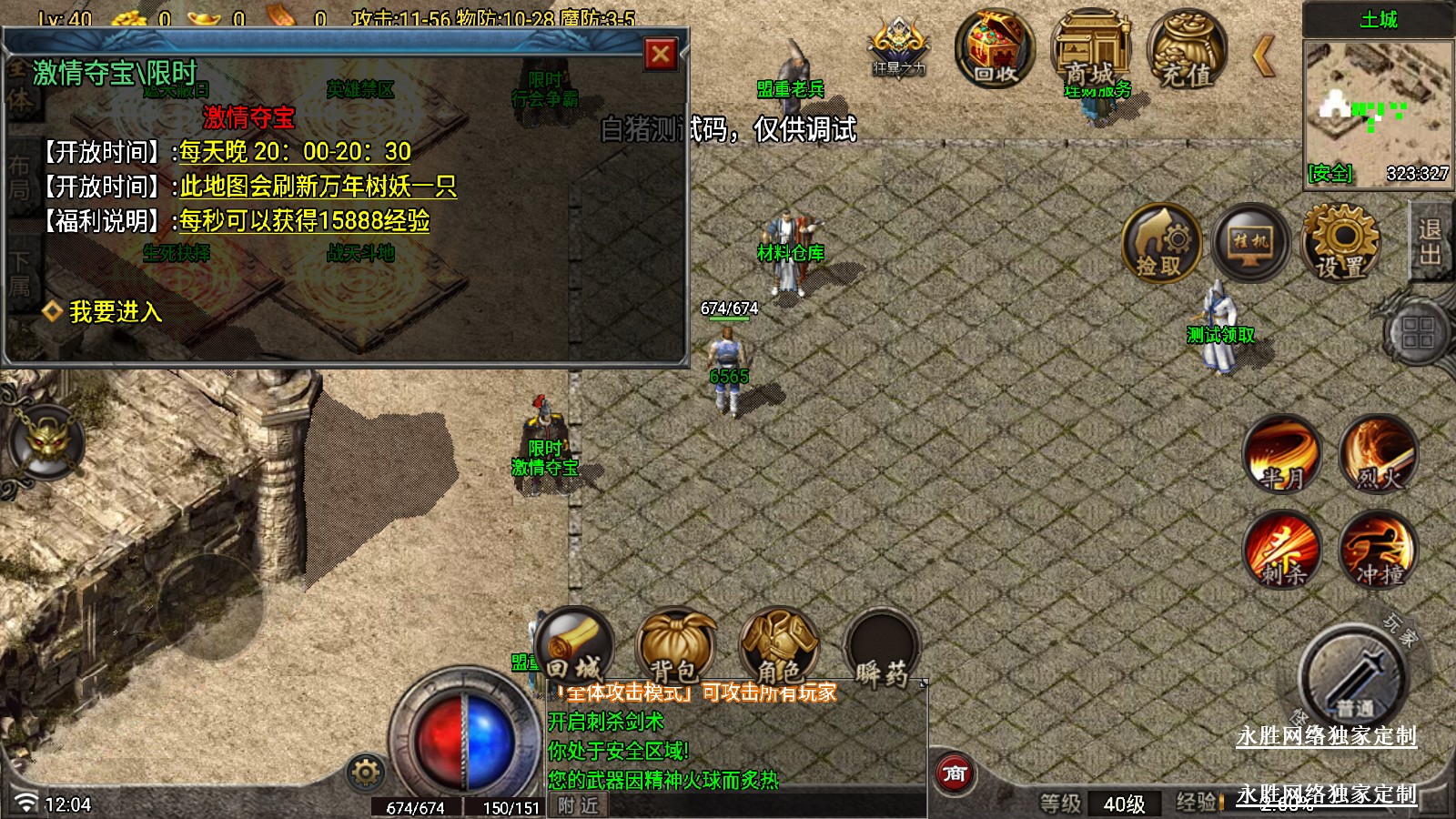The height and width of the screenshot is (819, 1456).
Task: Click the 退出 exit button
Action: click(1430, 242)
